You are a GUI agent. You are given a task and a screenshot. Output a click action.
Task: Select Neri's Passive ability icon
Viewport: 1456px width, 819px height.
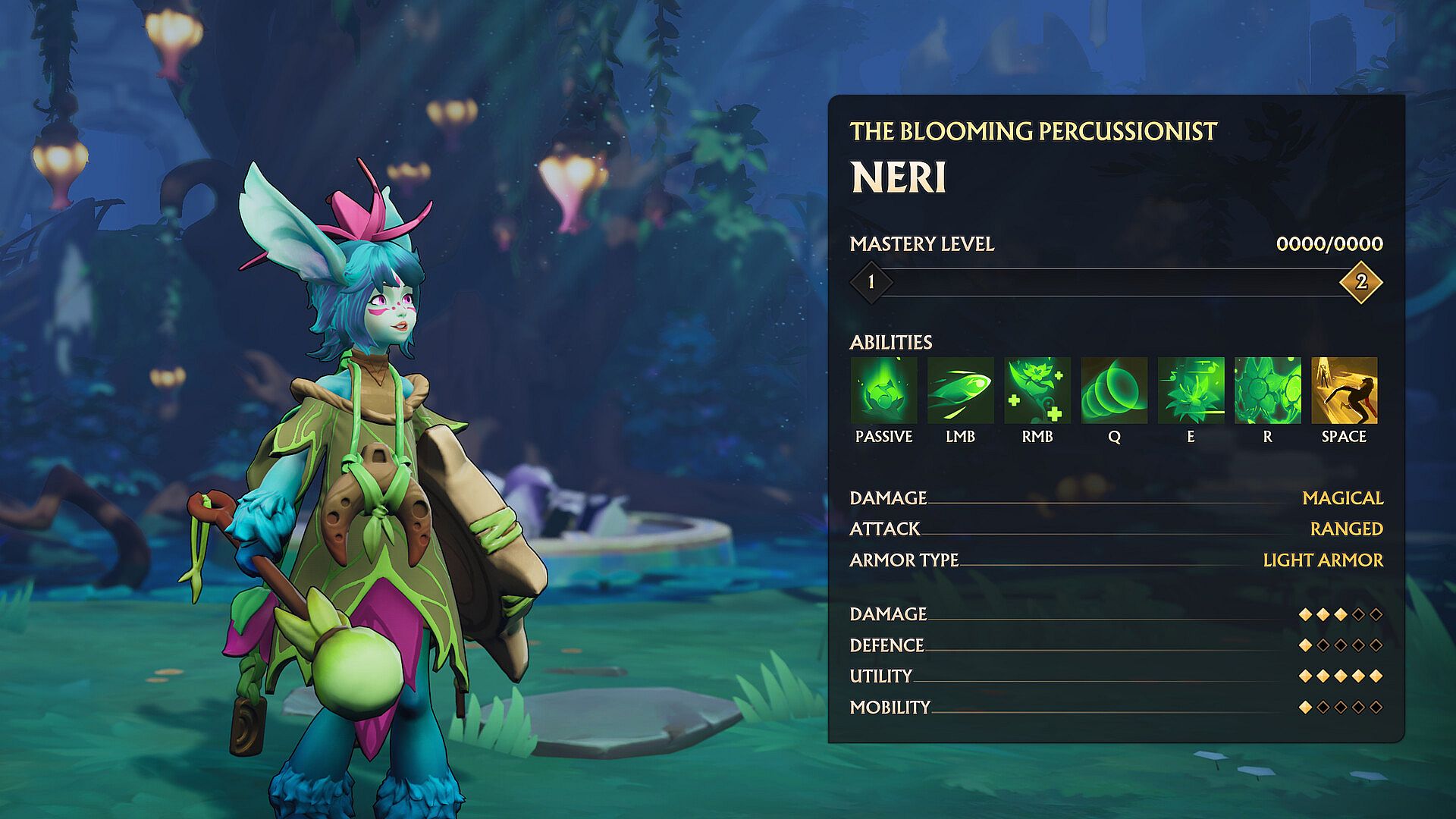(x=883, y=391)
